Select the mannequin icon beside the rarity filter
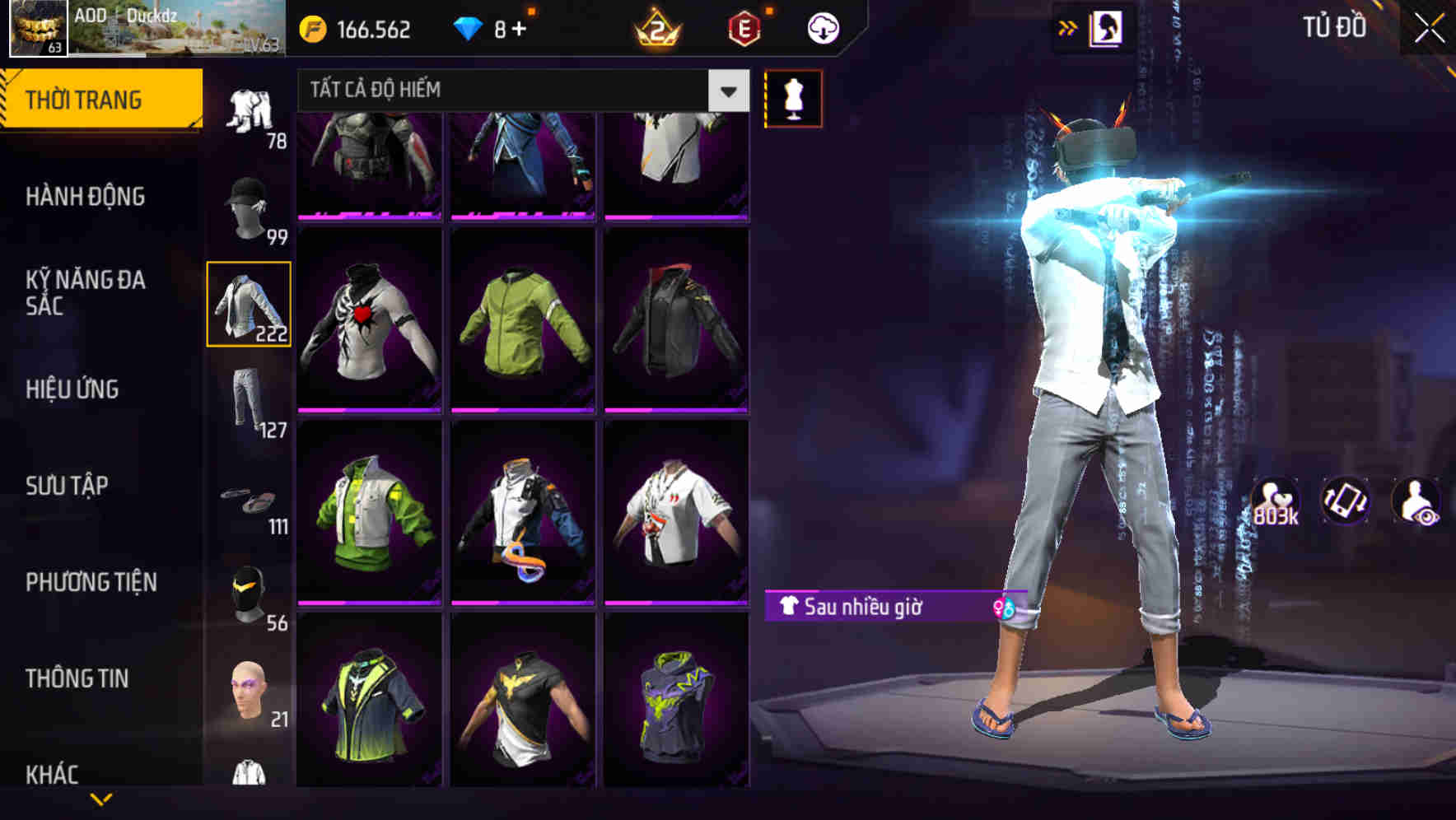1456x820 pixels. [x=794, y=97]
